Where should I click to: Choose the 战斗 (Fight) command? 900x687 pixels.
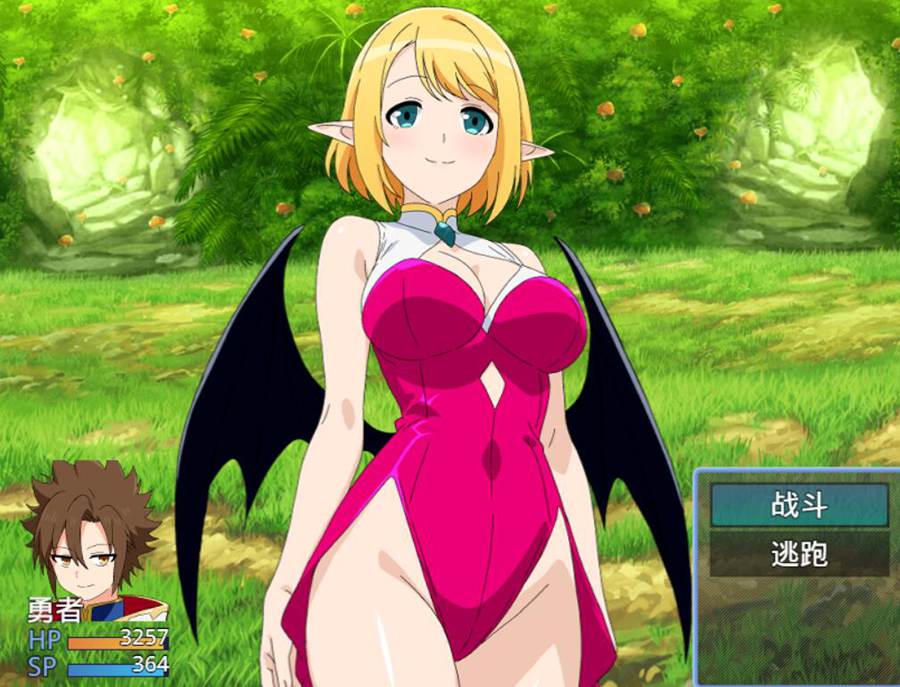click(799, 505)
